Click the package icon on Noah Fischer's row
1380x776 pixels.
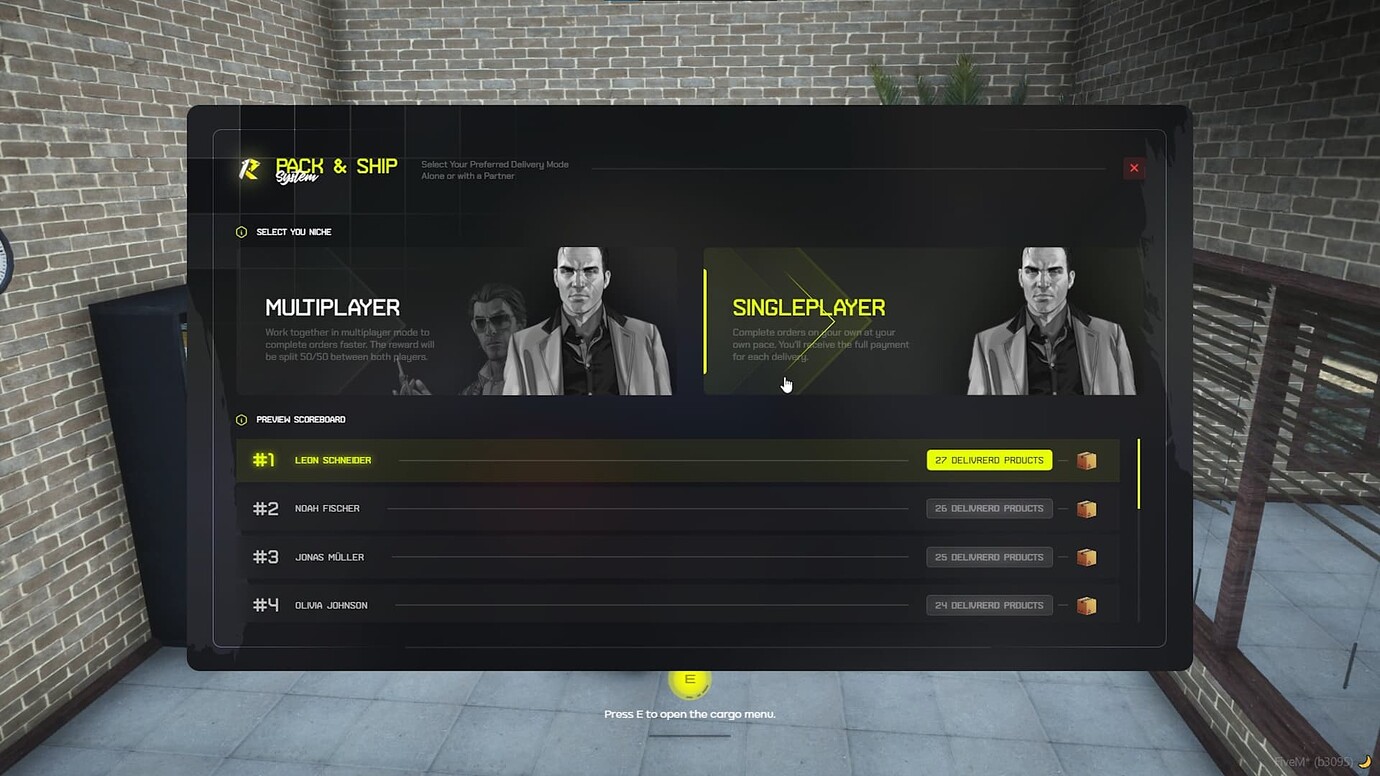coord(1087,508)
